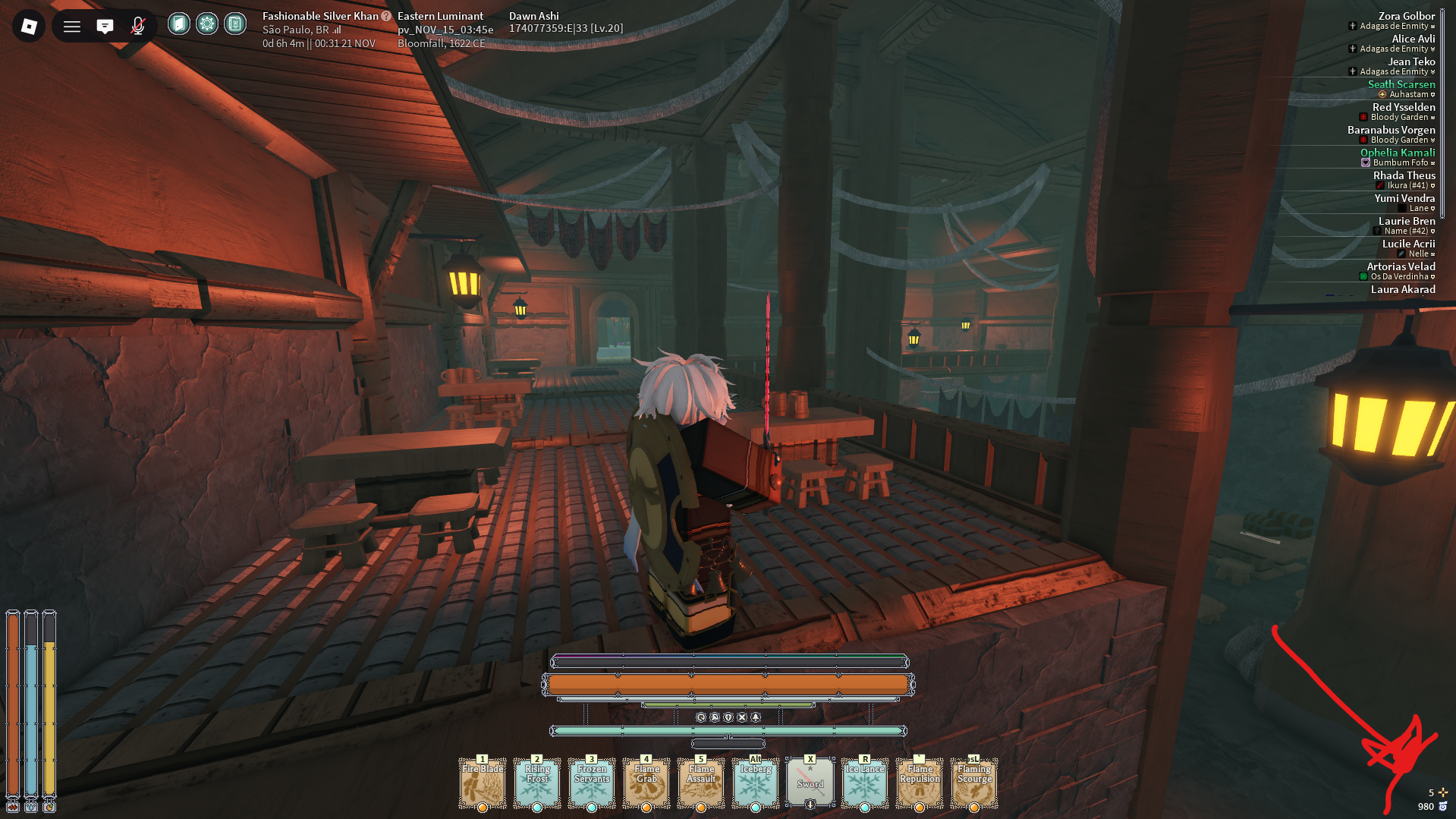This screenshot has width=1456, height=819.
Task: Unmute the microphone icon
Action: [138, 27]
